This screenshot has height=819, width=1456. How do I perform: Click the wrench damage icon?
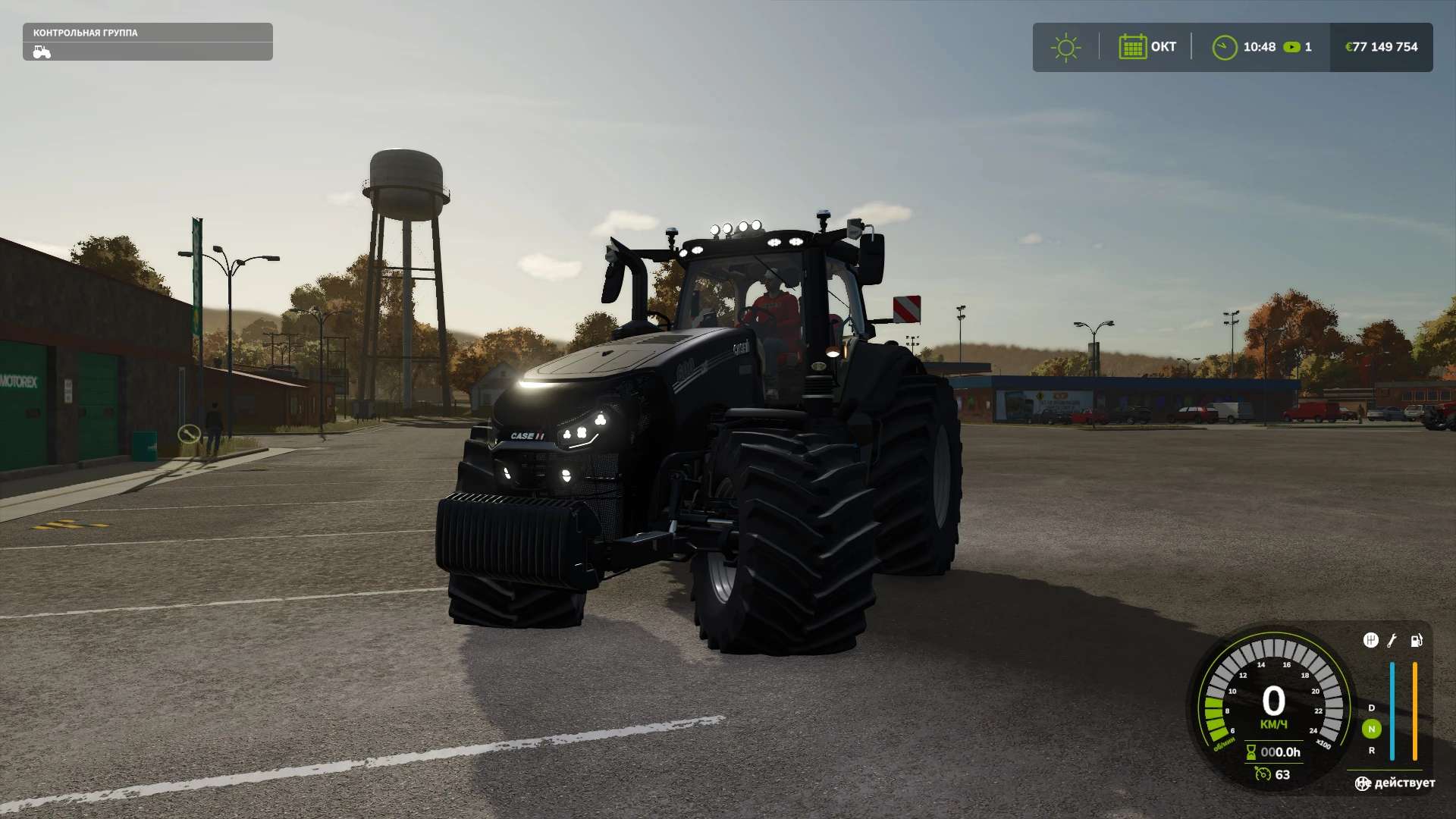coord(1392,640)
